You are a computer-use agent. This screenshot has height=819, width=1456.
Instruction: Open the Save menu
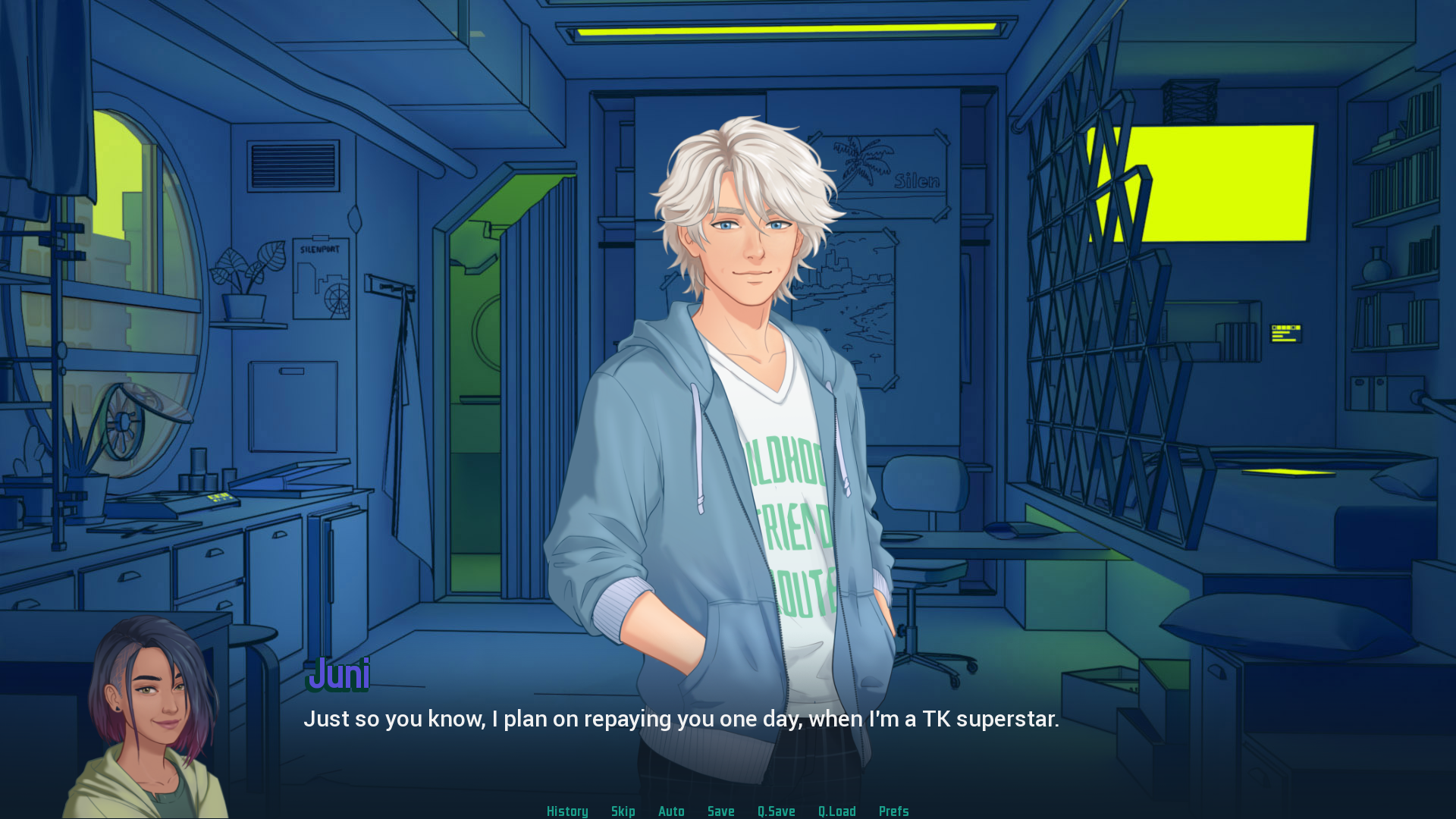[x=720, y=811]
